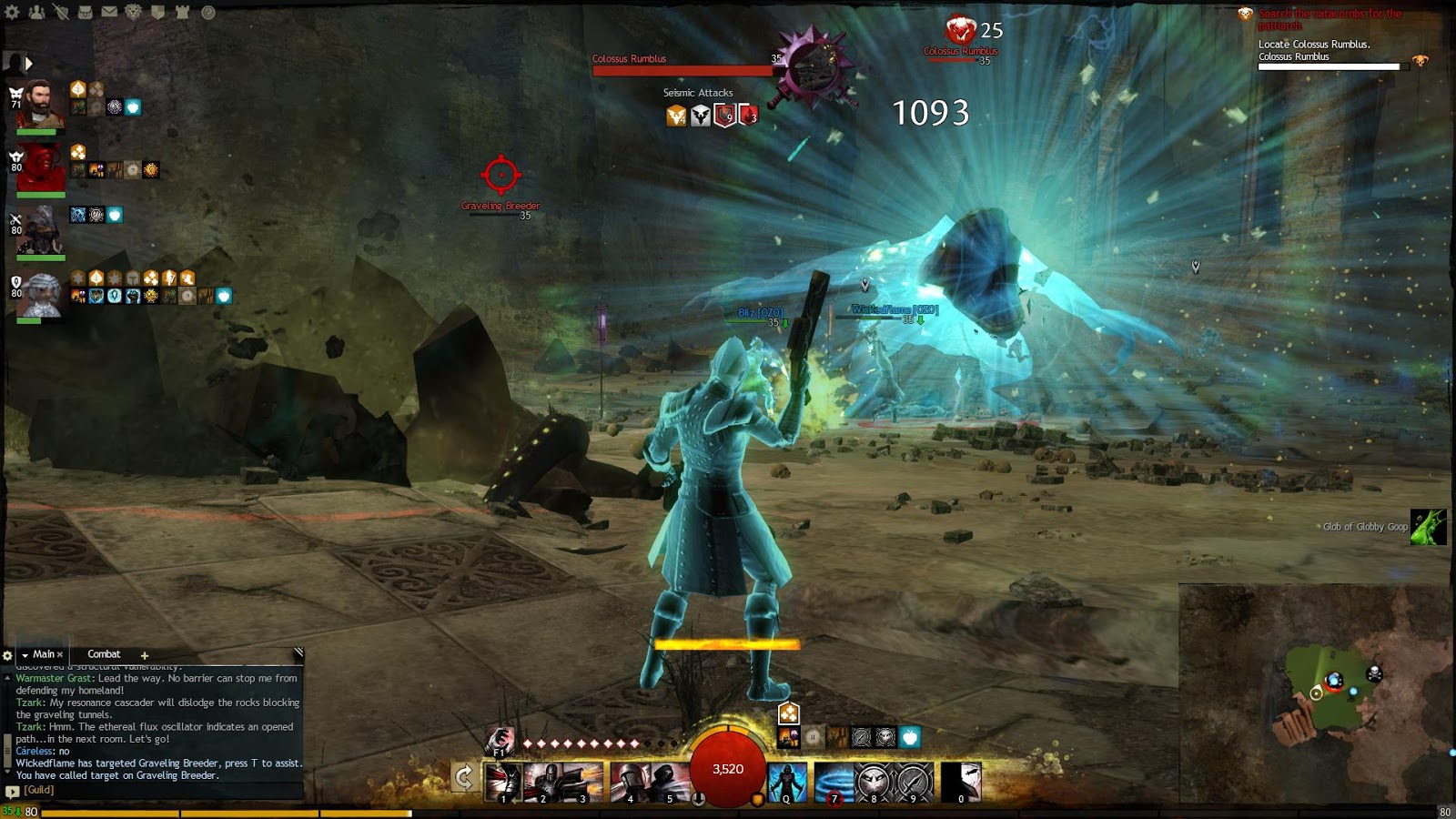
Task: Expand the arrow next to the player portrait
Action: pos(29,66)
